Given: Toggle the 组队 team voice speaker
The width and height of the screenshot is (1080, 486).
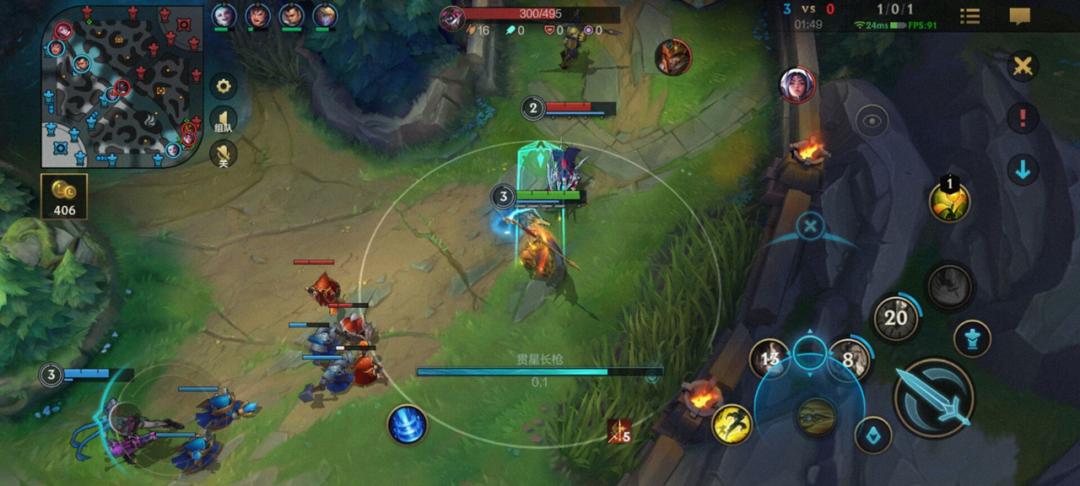Looking at the screenshot, I should click(223, 121).
